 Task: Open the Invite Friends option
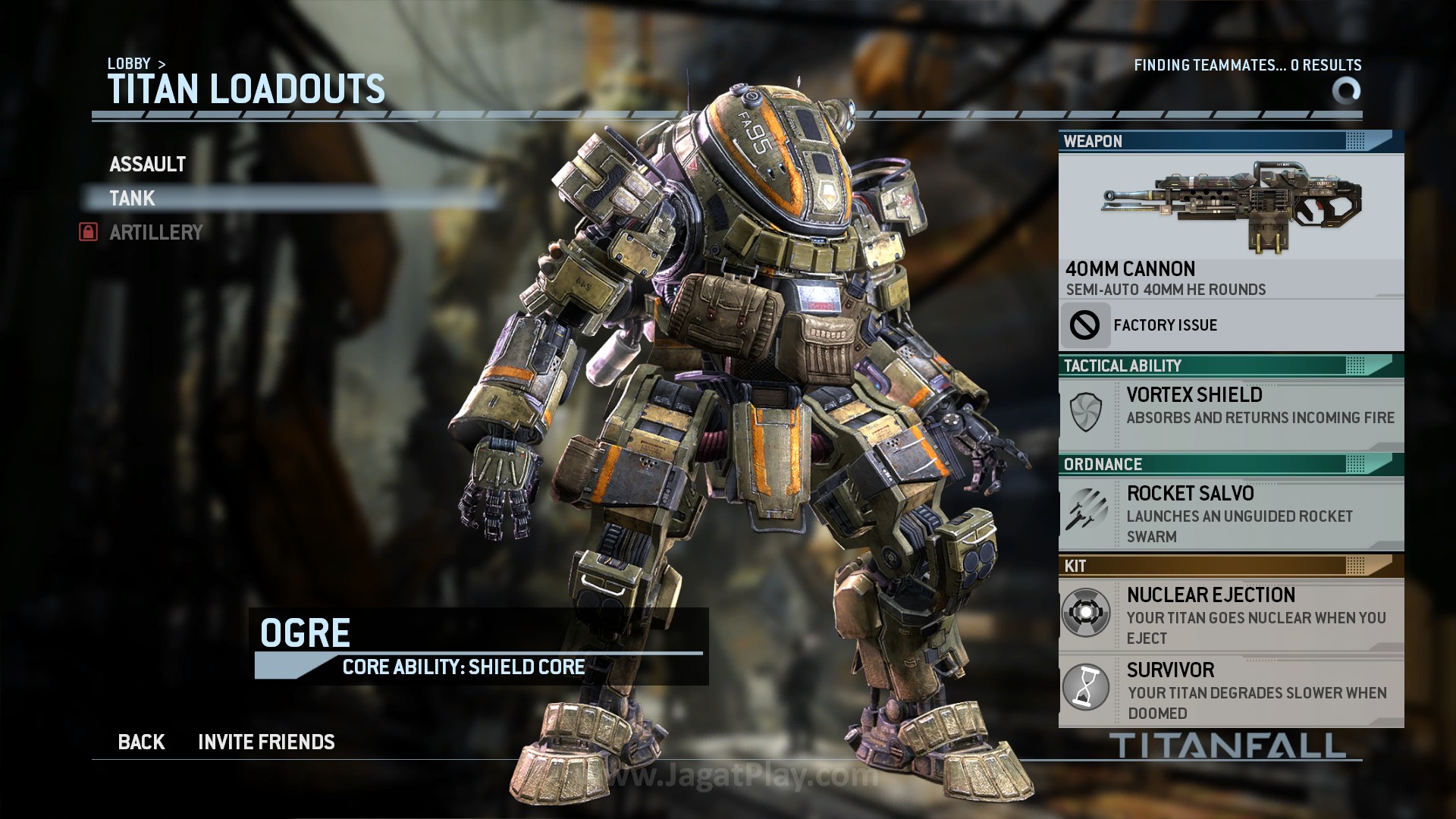(x=266, y=742)
